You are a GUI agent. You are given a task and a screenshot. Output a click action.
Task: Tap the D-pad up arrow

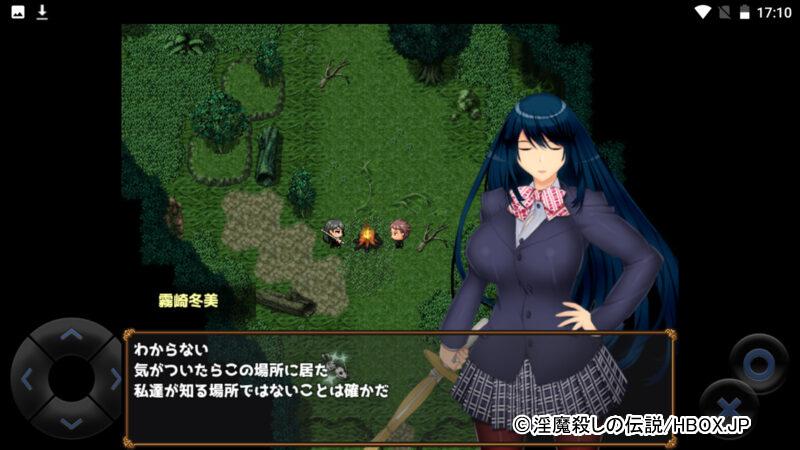(x=69, y=336)
